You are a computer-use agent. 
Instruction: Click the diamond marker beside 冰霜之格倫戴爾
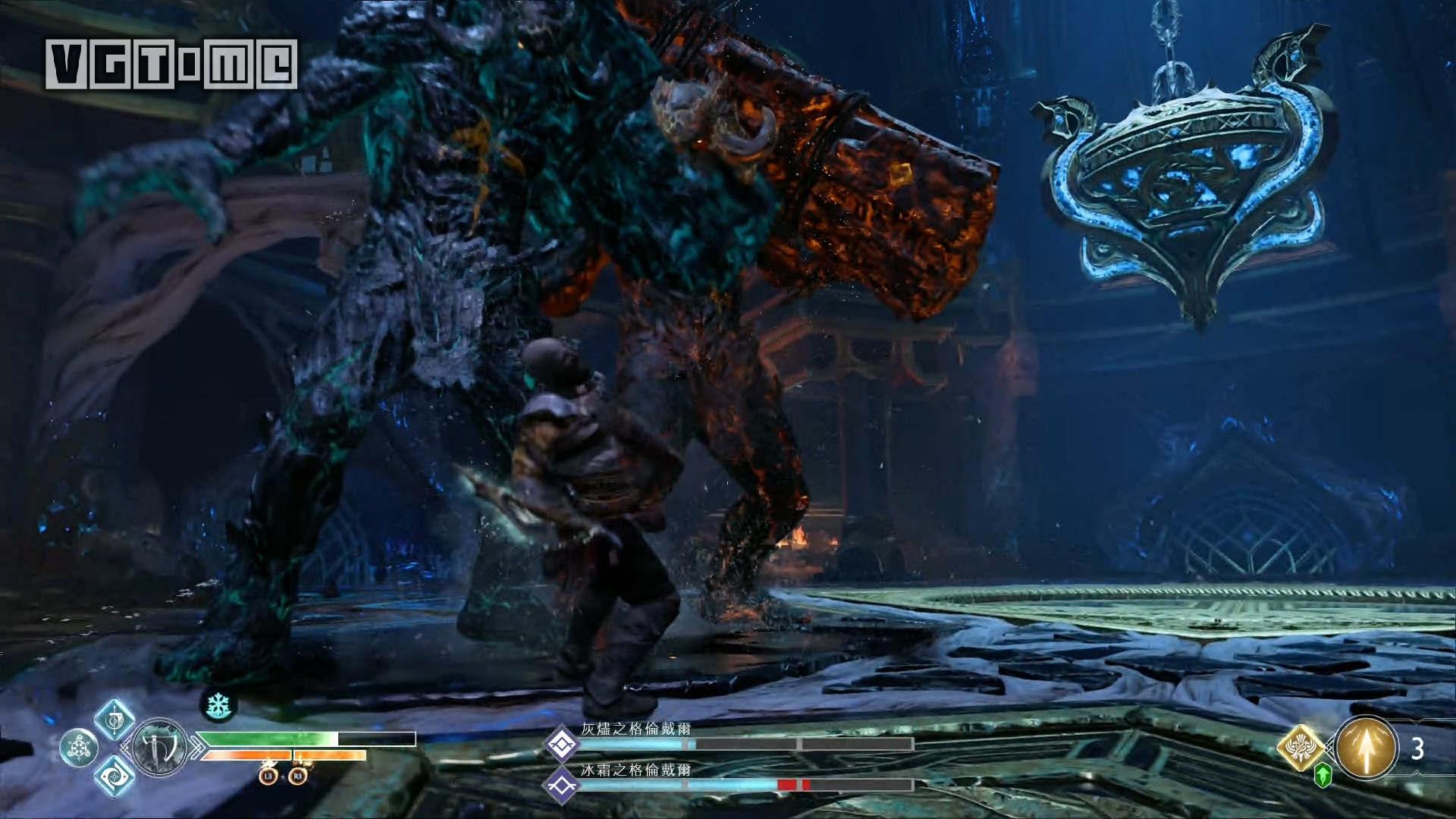click(562, 786)
